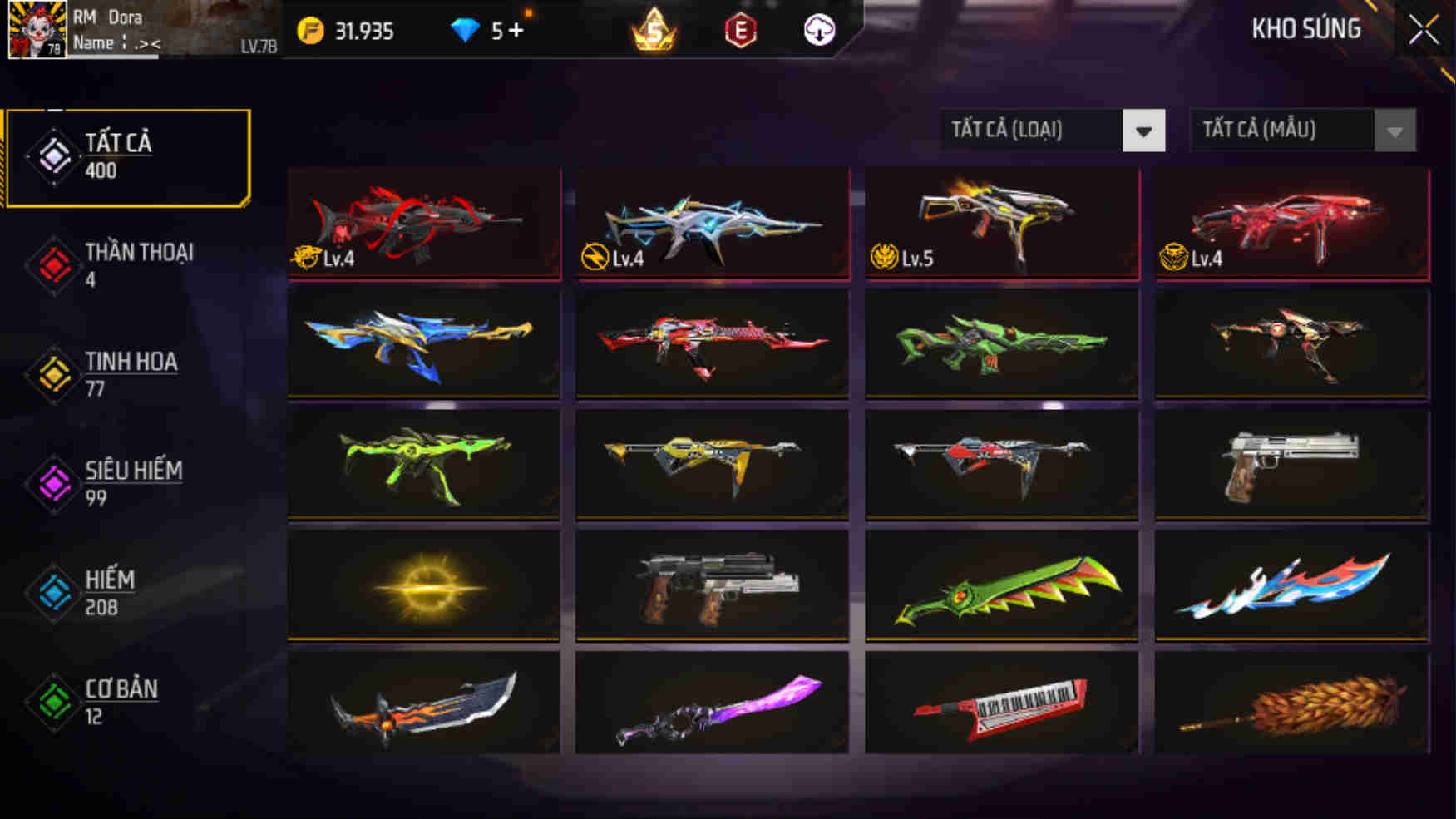Select the TẤT CẢ 400 filter
Image resolution: width=1456 pixels, height=819 pixels.
coord(116,155)
